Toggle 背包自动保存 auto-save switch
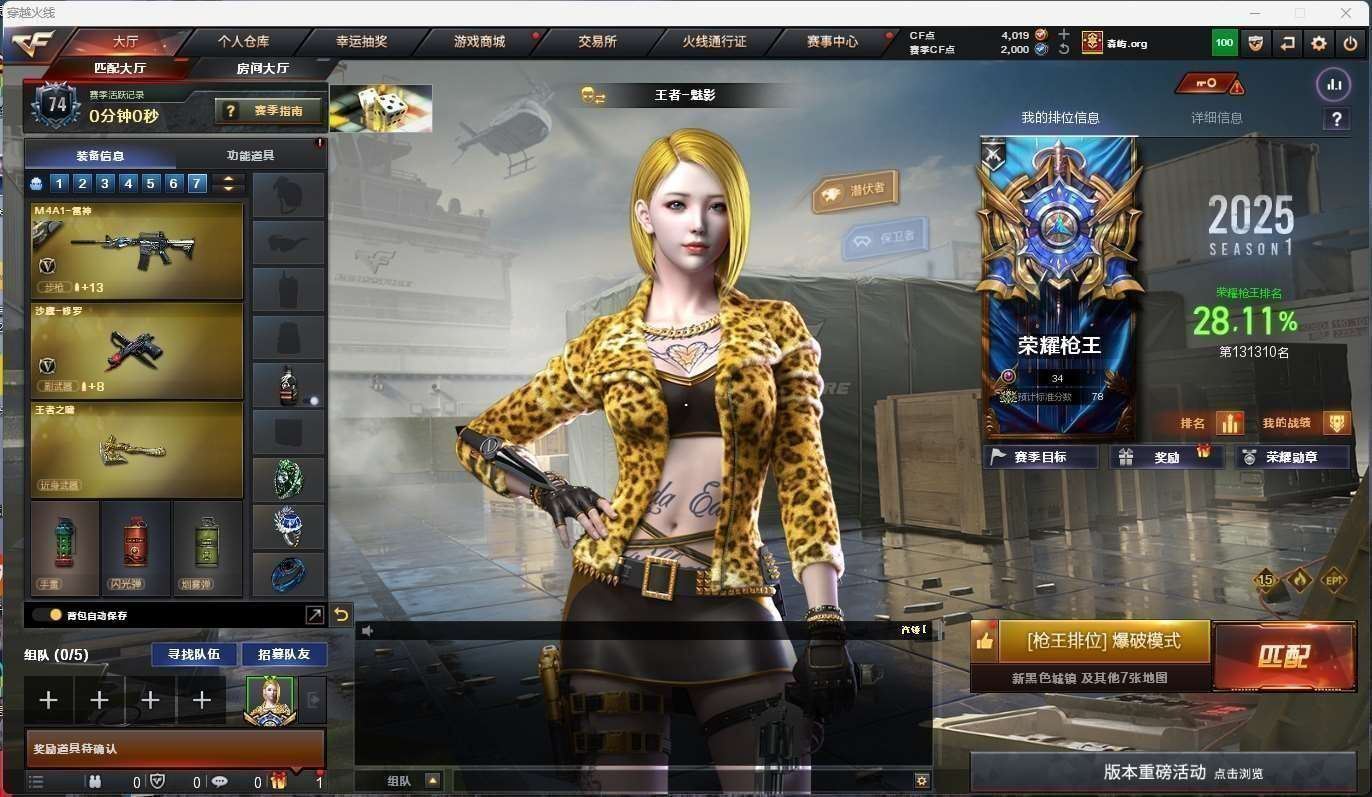Viewport: 1372px width, 797px height. pyautogui.click(x=47, y=615)
